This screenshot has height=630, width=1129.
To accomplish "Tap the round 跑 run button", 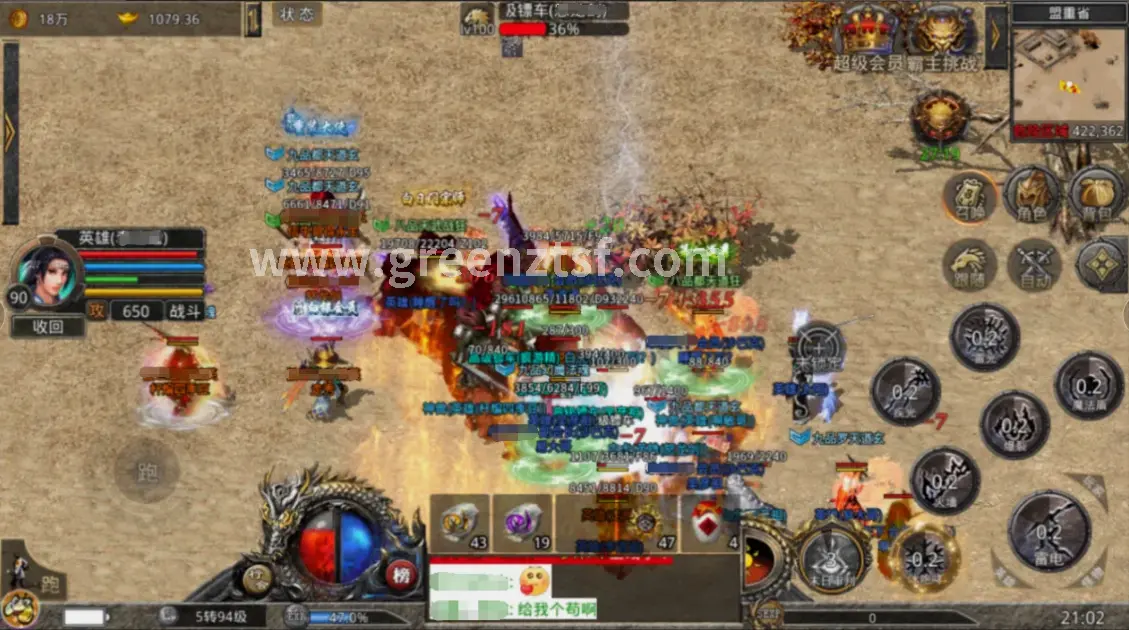I will (x=147, y=471).
